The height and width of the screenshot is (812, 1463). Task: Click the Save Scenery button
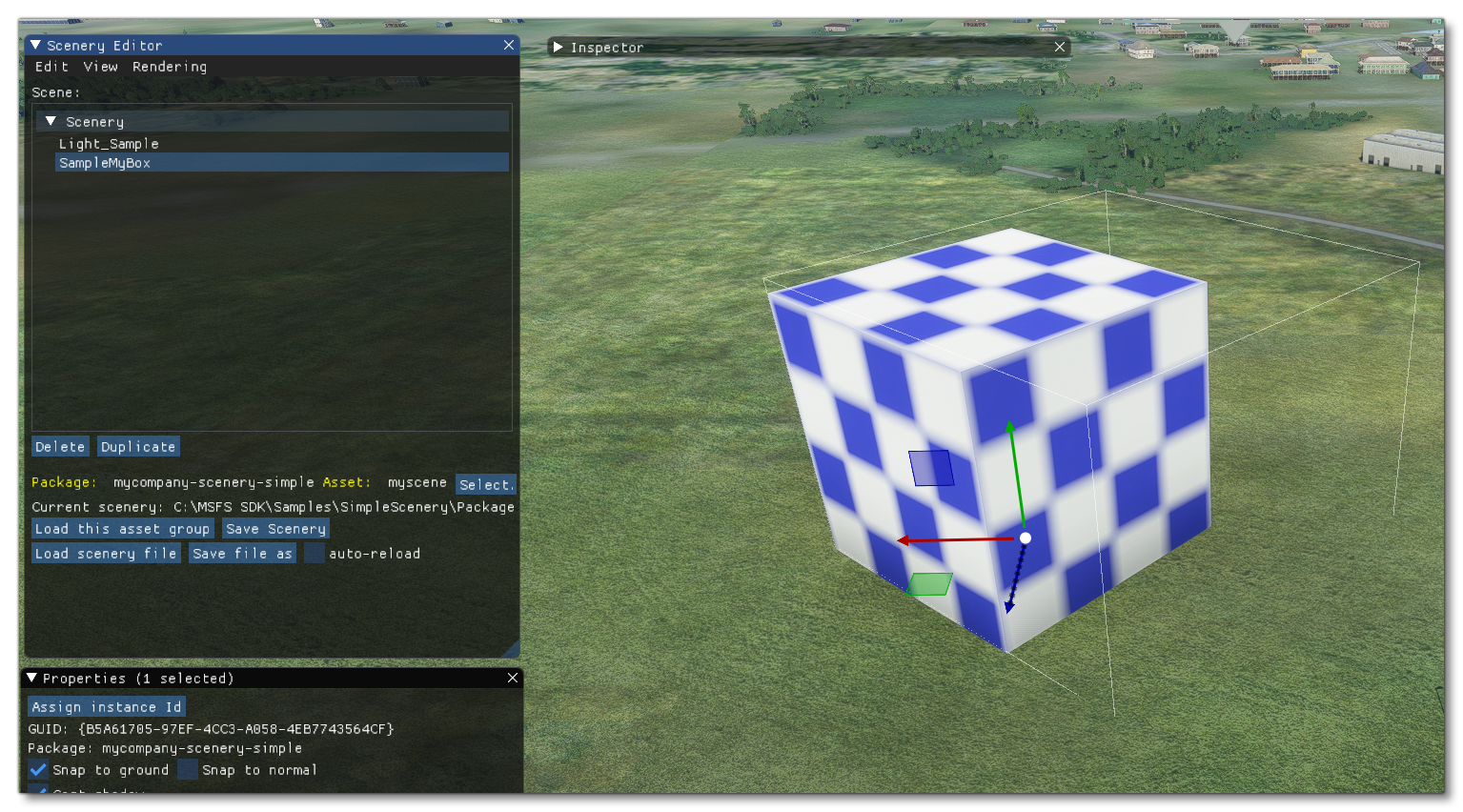click(x=275, y=528)
